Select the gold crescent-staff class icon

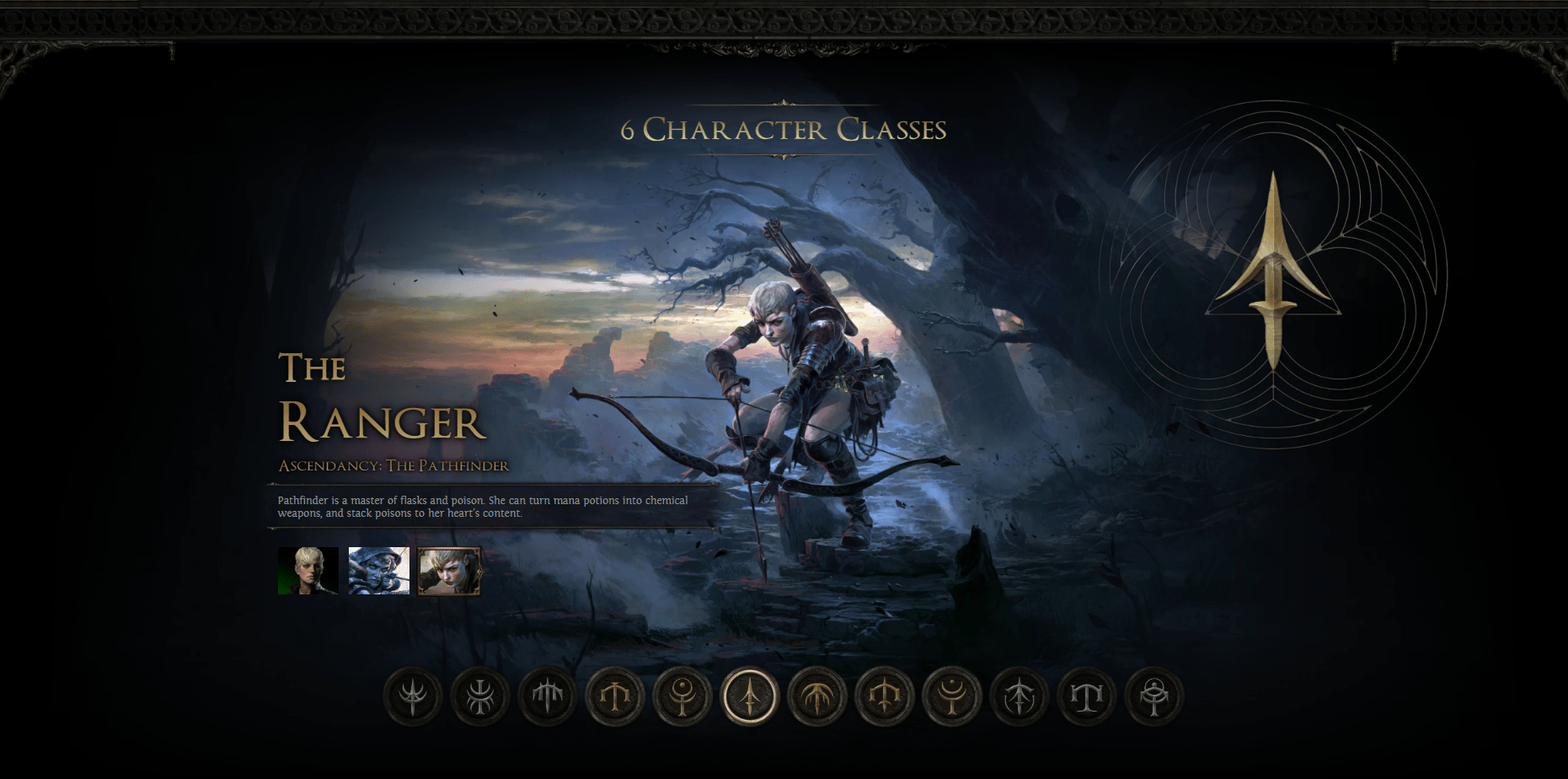(952, 697)
